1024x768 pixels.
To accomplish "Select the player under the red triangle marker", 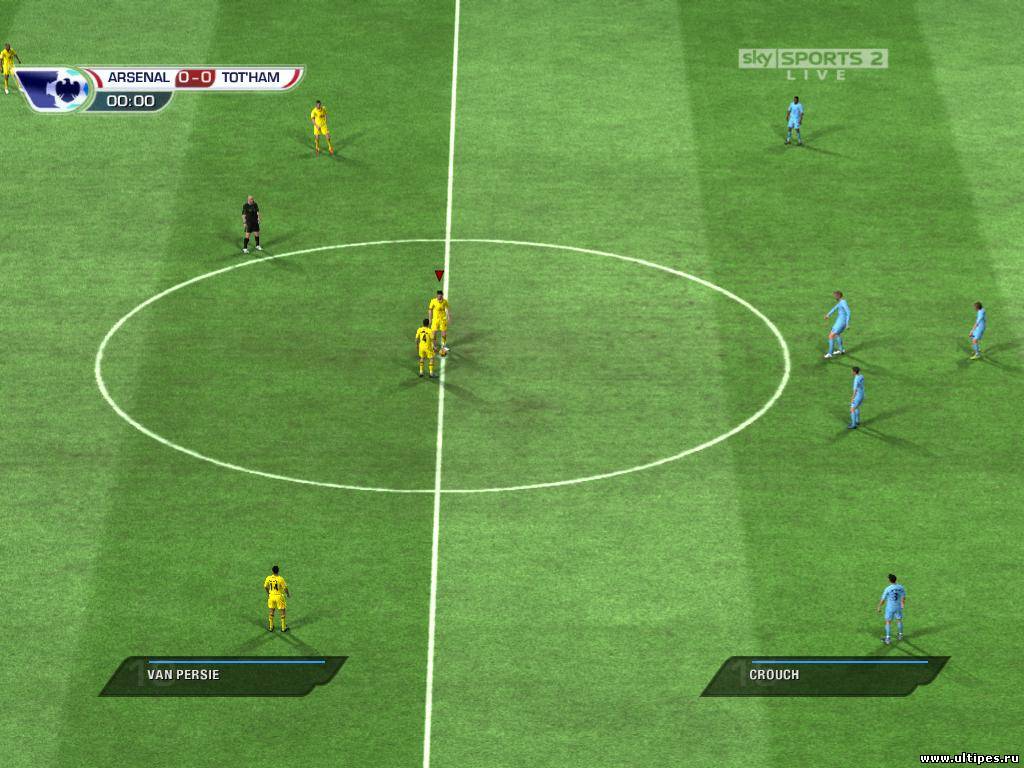I will point(439,318).
